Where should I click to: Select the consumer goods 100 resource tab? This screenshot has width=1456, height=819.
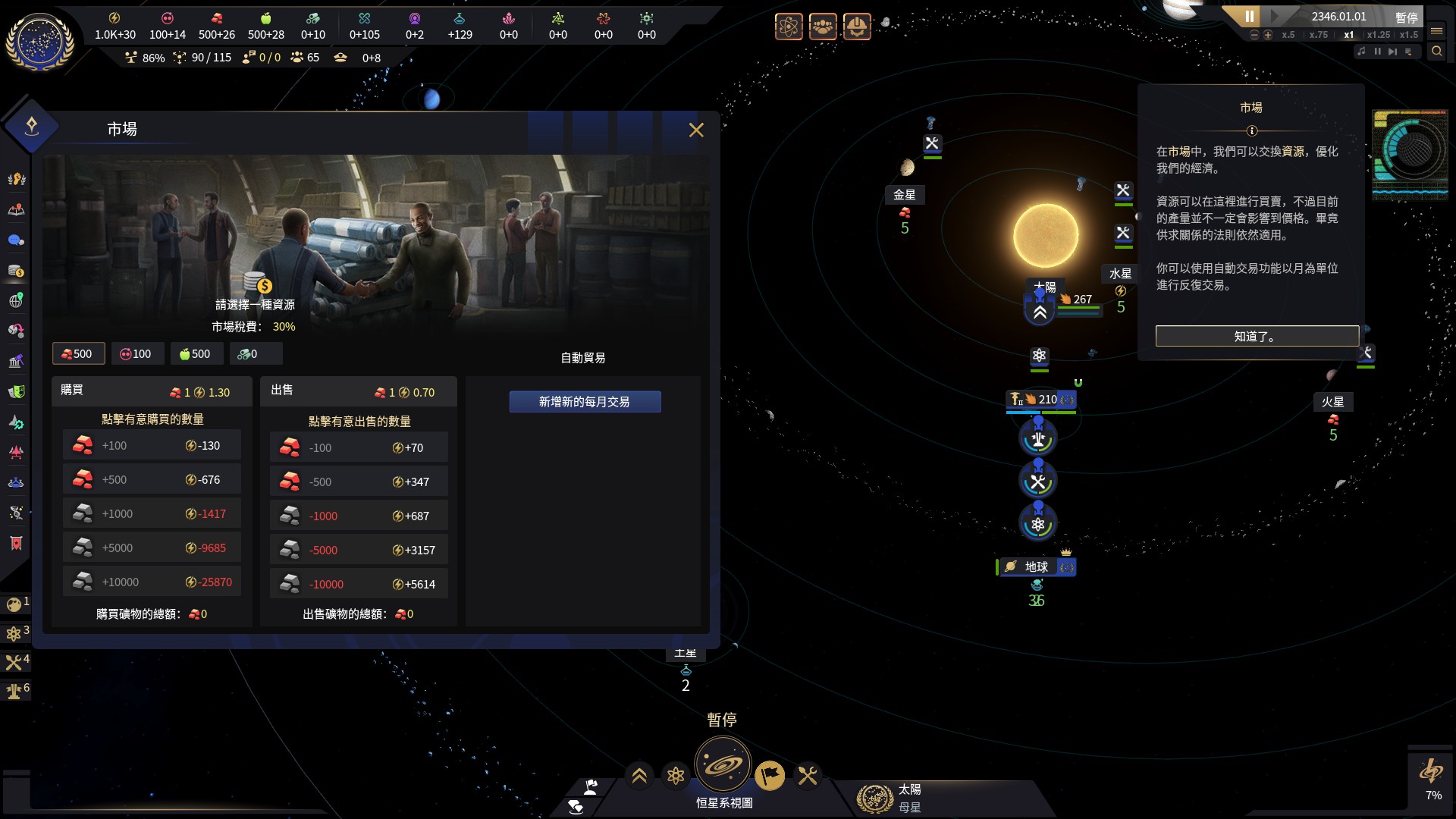tap(136, 354)
